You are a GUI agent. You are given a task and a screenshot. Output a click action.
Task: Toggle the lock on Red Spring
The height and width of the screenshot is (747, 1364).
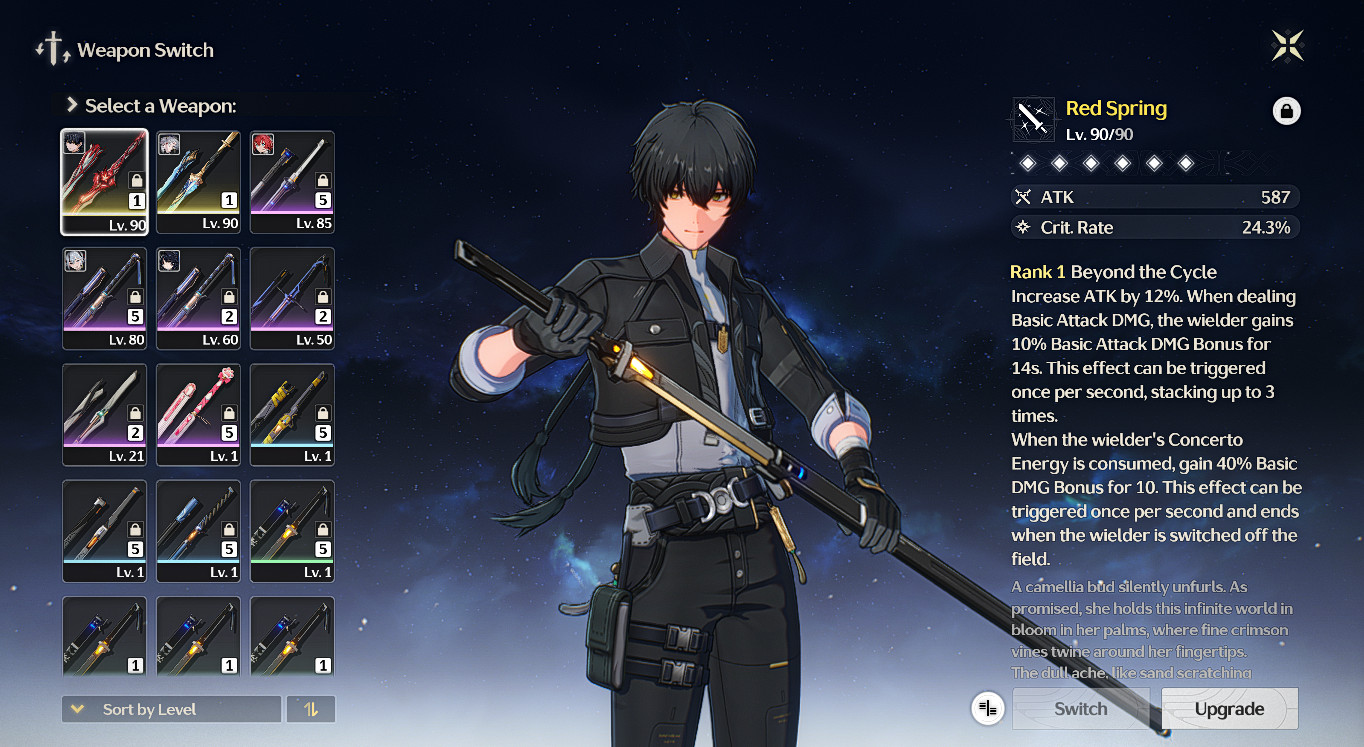[x=1287, y=111]
